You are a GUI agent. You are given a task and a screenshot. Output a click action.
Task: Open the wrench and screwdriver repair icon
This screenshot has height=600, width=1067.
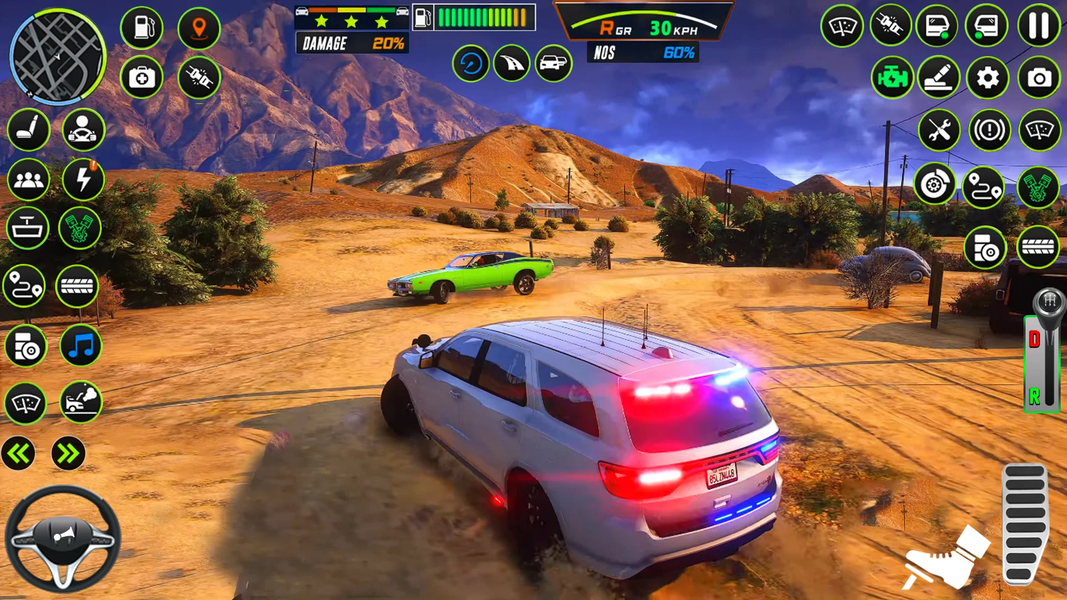(938, 130)
